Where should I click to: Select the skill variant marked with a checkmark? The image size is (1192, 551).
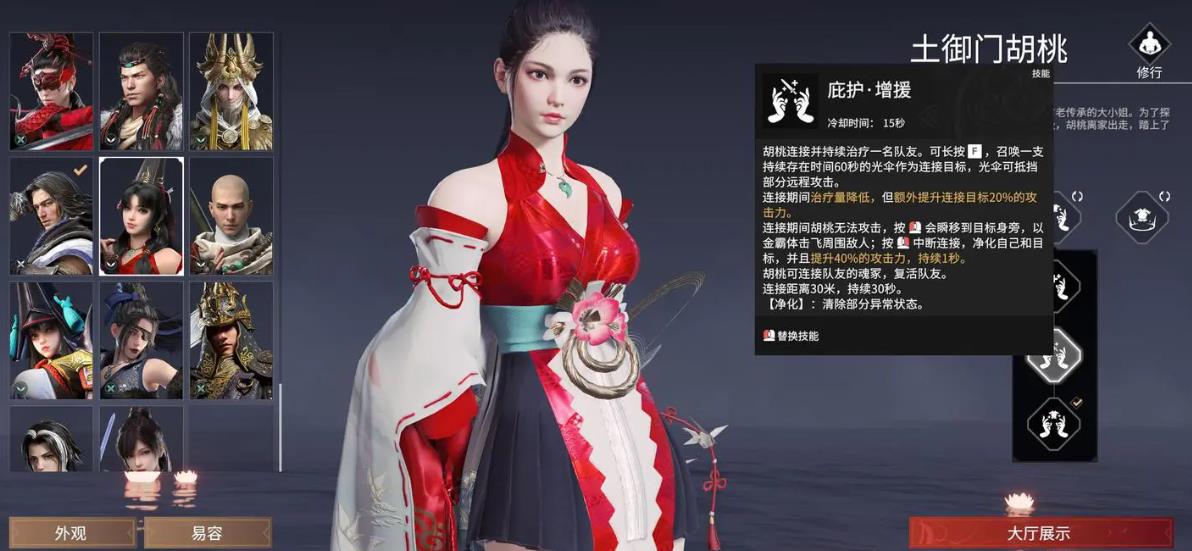[x=1053, y=423]
